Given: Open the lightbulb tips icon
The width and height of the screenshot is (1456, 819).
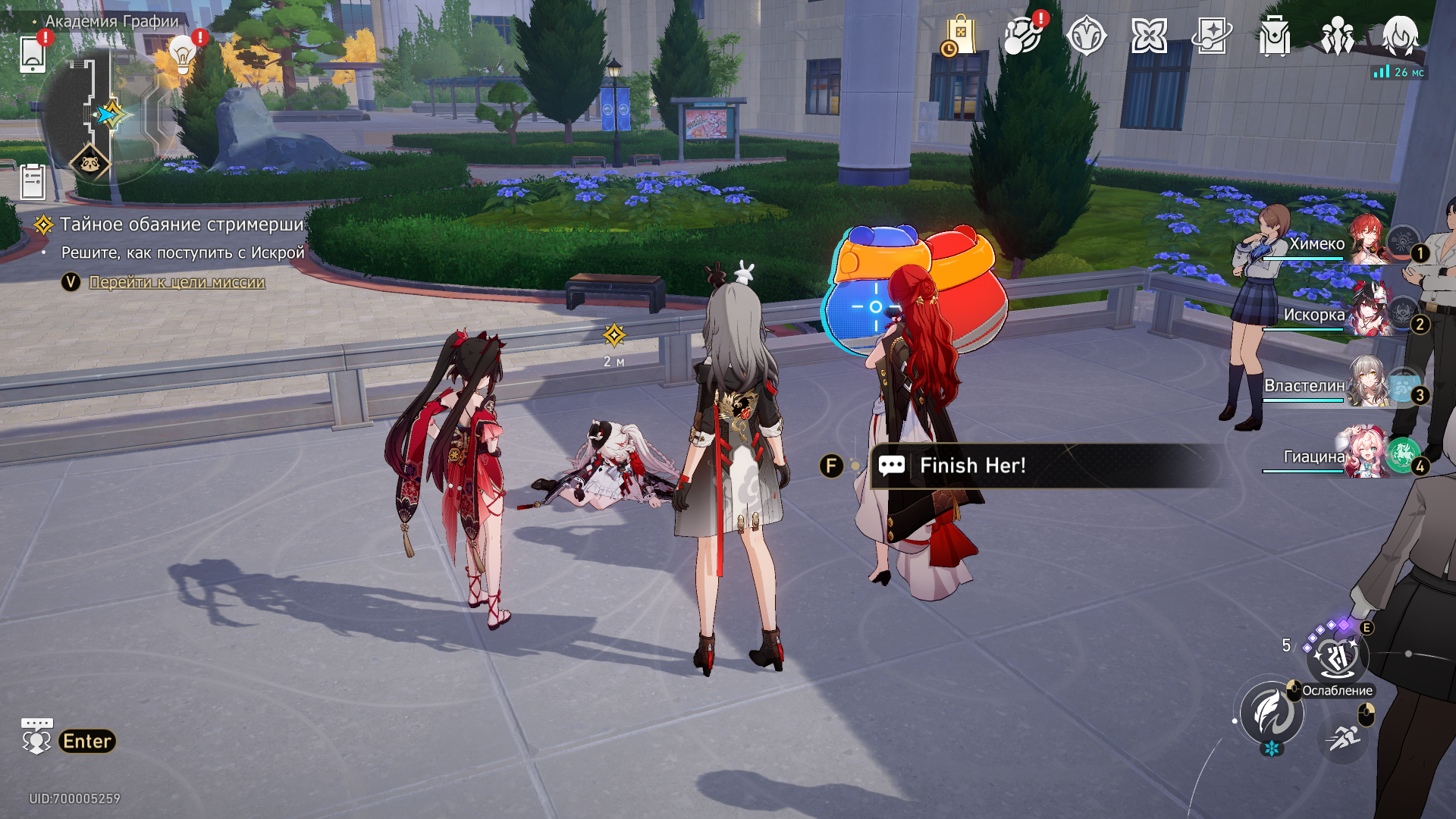Looking at the screenshot, I should tap(183, 54).
